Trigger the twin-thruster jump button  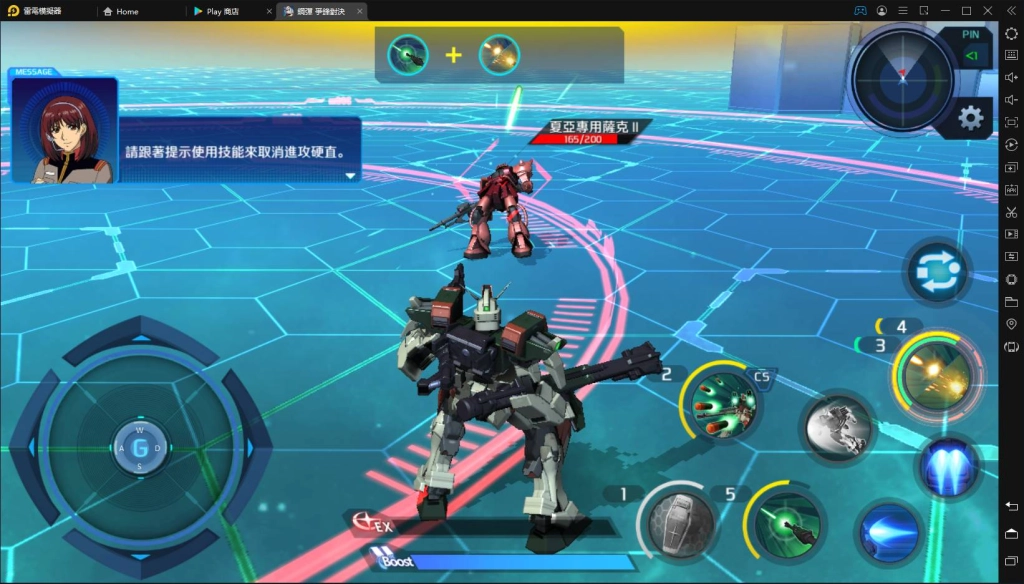click(x=946, y=467)
